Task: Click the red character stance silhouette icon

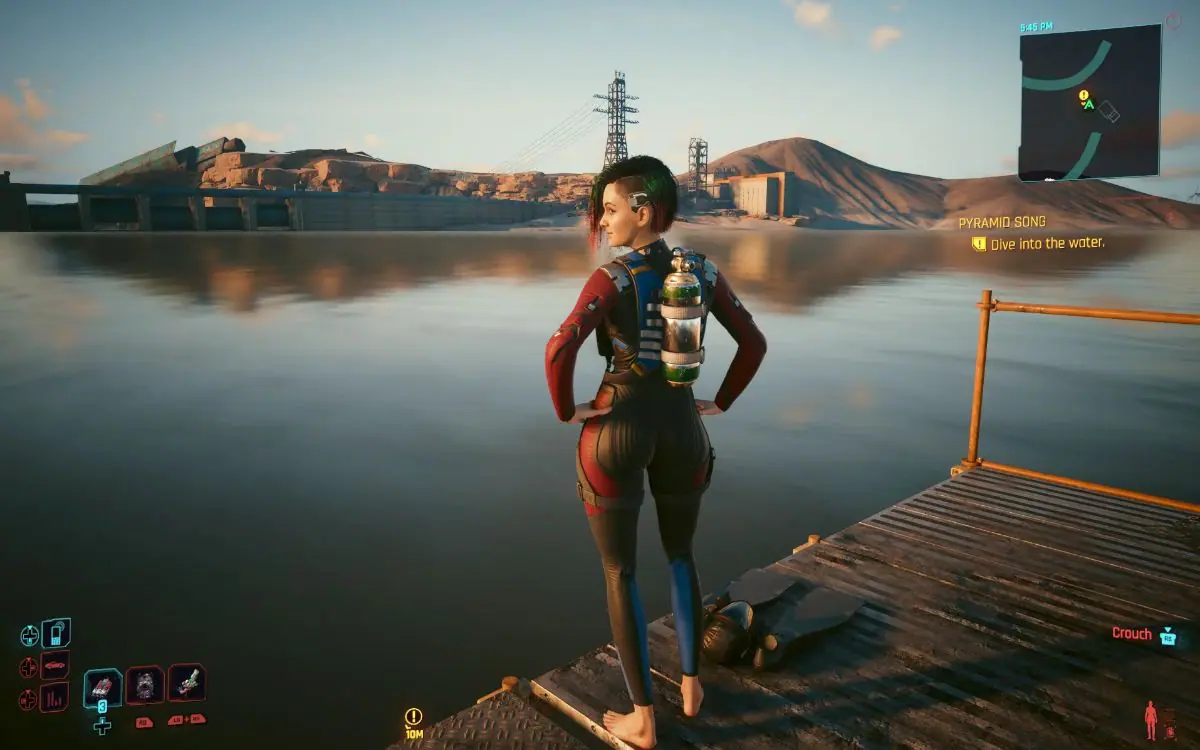Action: click(x=1150, y=720)
